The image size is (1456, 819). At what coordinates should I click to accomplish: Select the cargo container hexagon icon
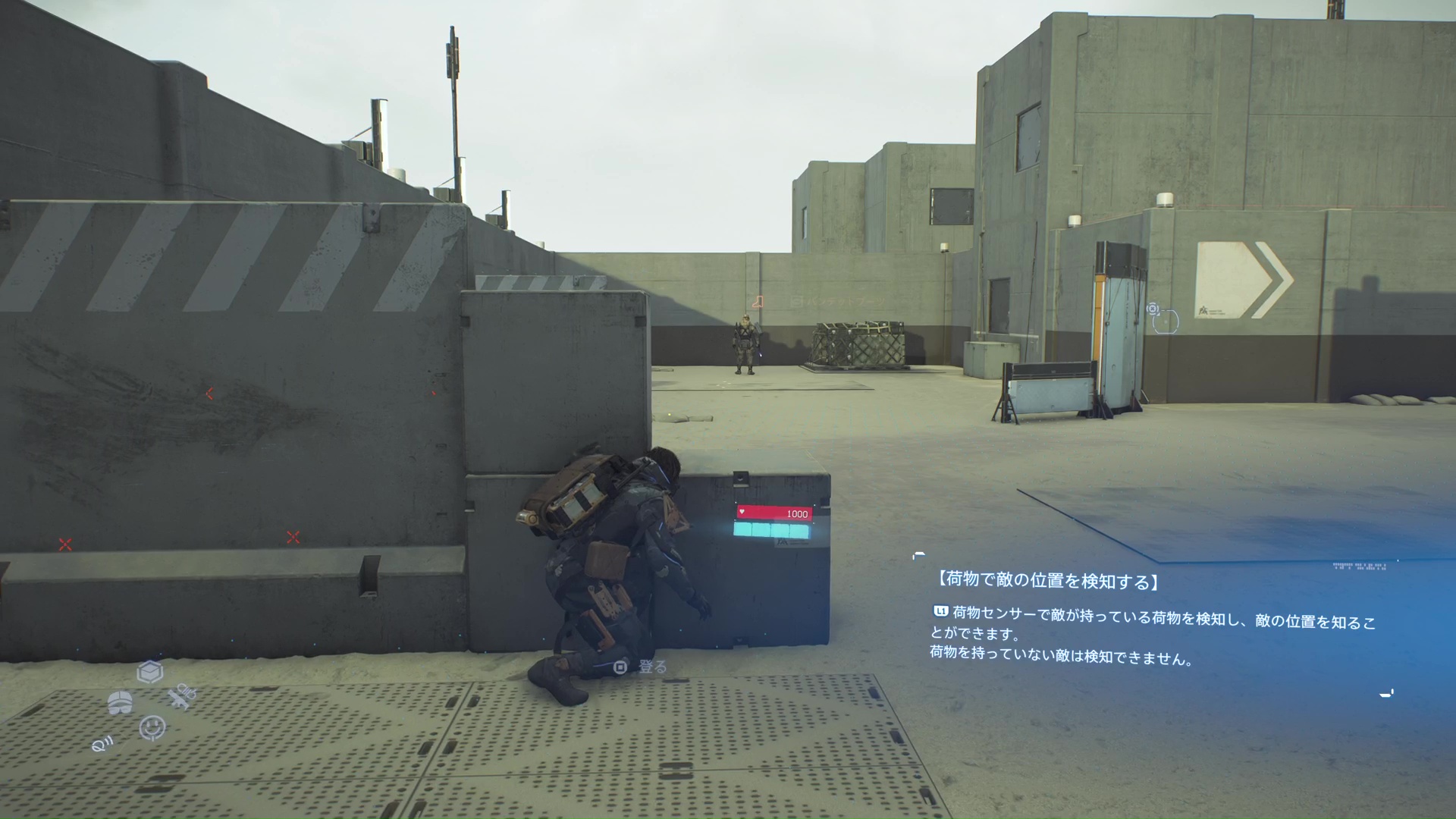(150, 673)
